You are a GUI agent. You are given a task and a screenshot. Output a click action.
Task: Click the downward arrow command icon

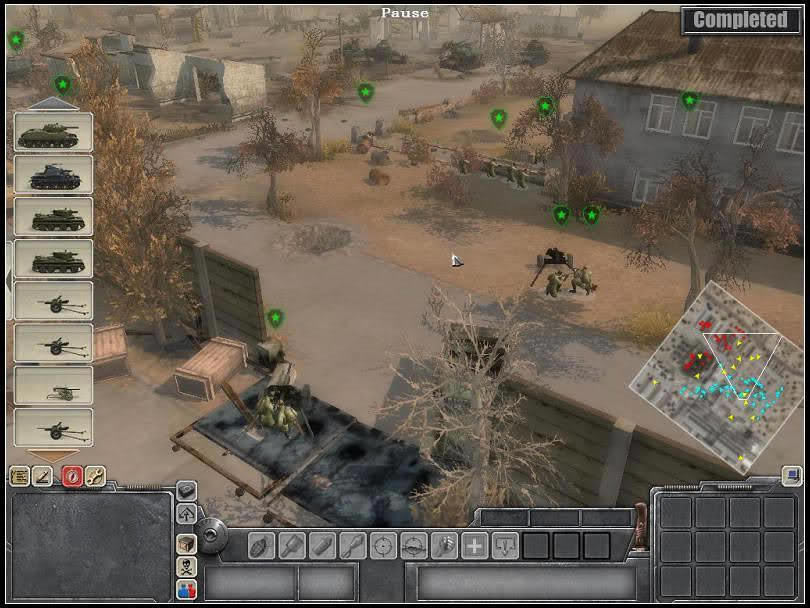tap(505, 546)
